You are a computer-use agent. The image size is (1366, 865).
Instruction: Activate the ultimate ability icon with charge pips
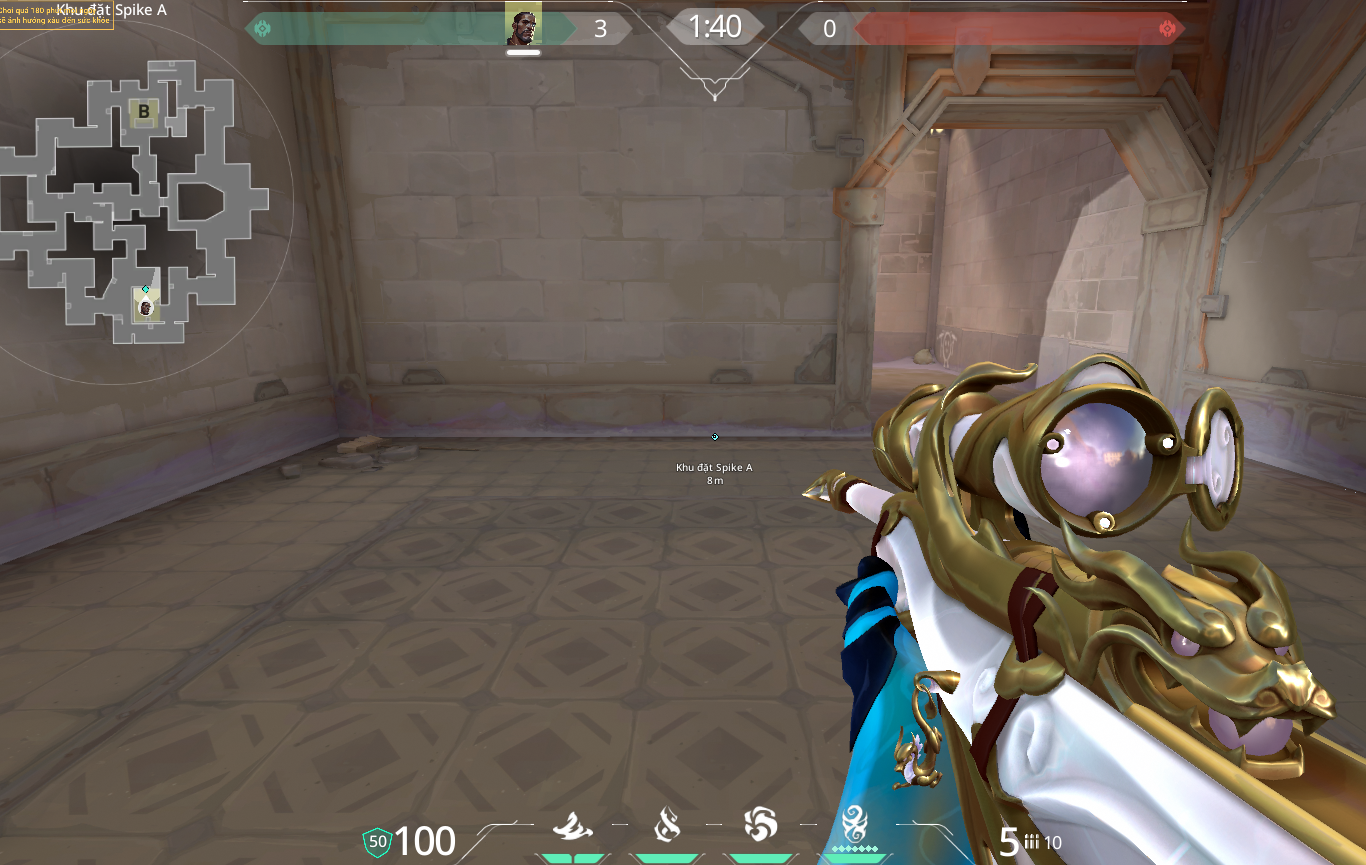(854, 826)
